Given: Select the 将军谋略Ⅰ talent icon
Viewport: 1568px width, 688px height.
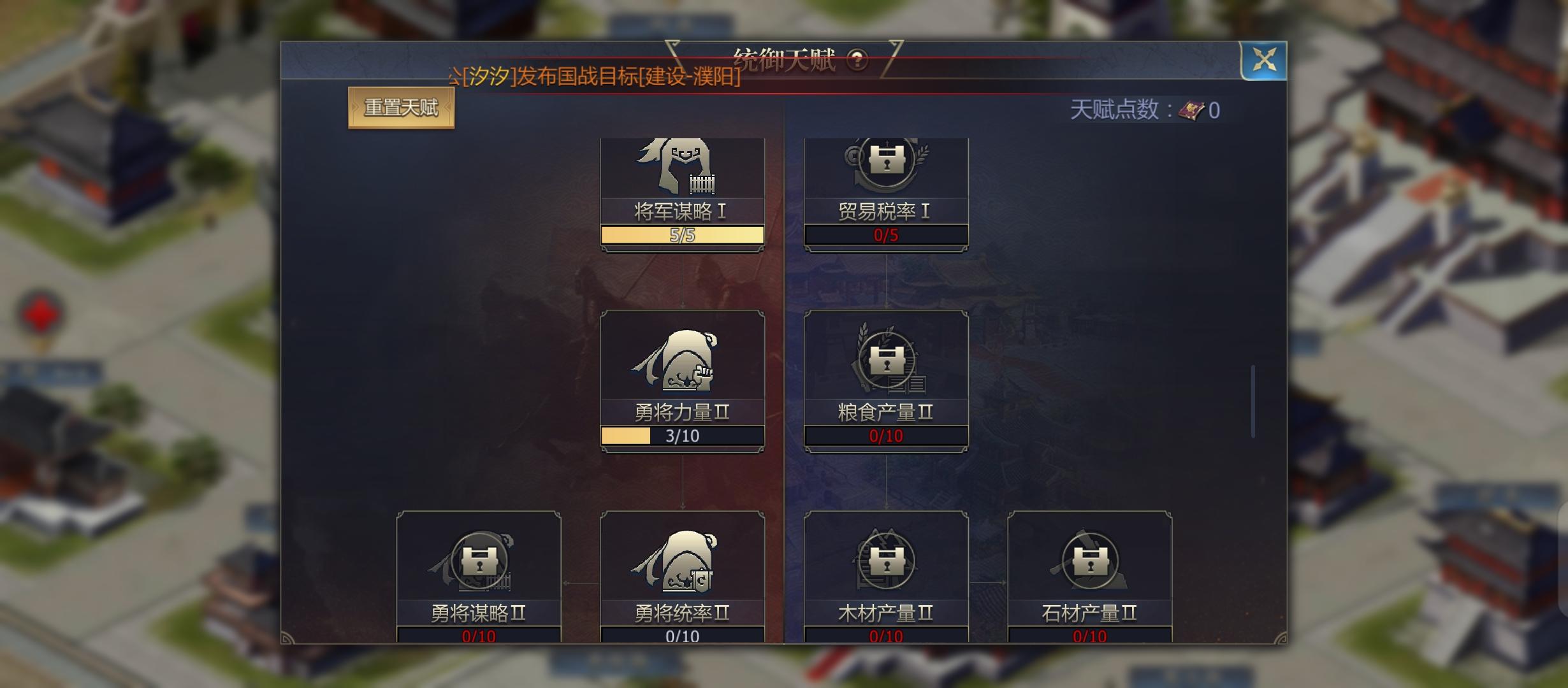Looking at the screenshot, I should 682,173.
